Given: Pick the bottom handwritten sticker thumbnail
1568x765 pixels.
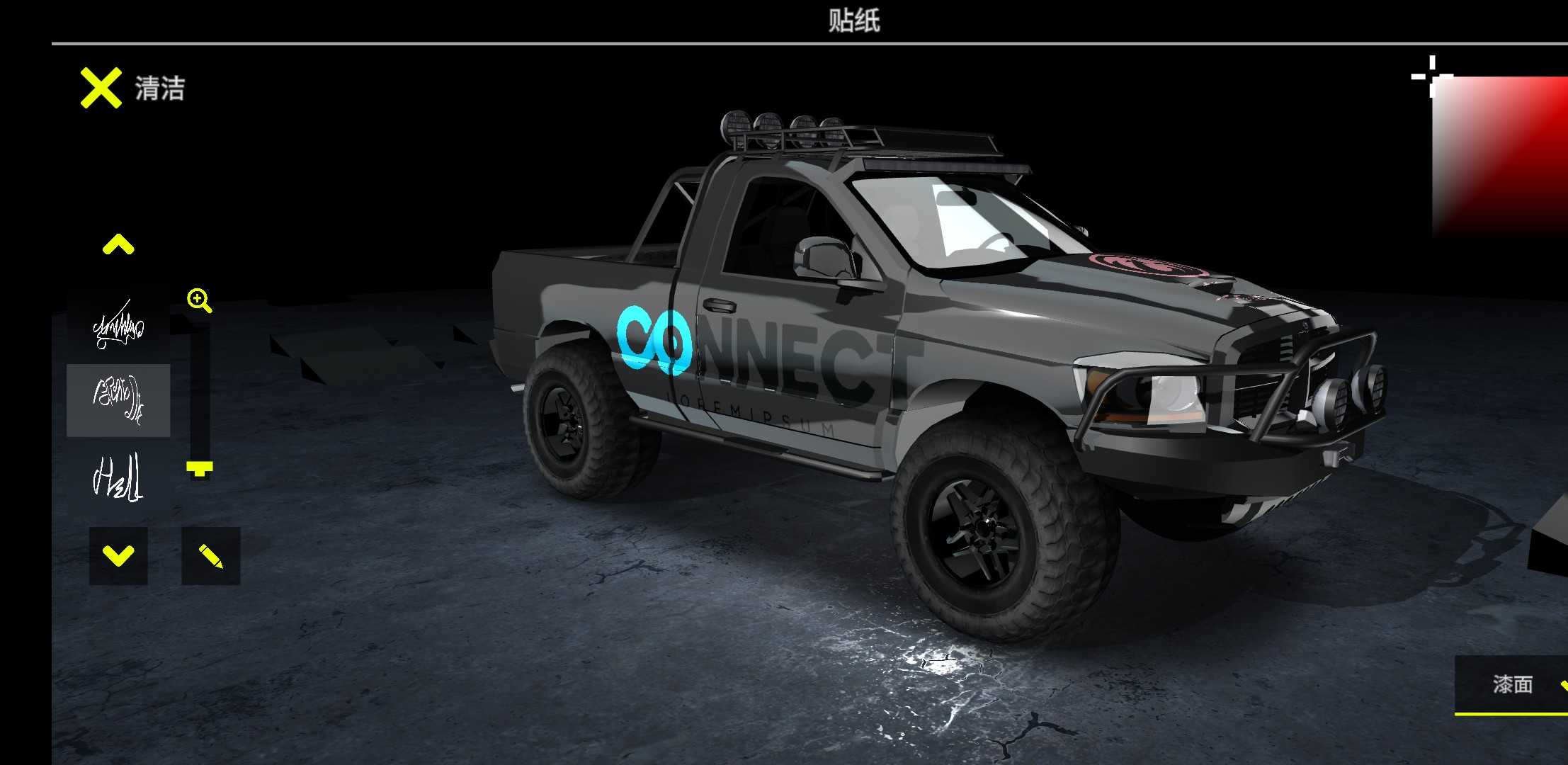Looking at the screenshot, I should tap(118, 477).
